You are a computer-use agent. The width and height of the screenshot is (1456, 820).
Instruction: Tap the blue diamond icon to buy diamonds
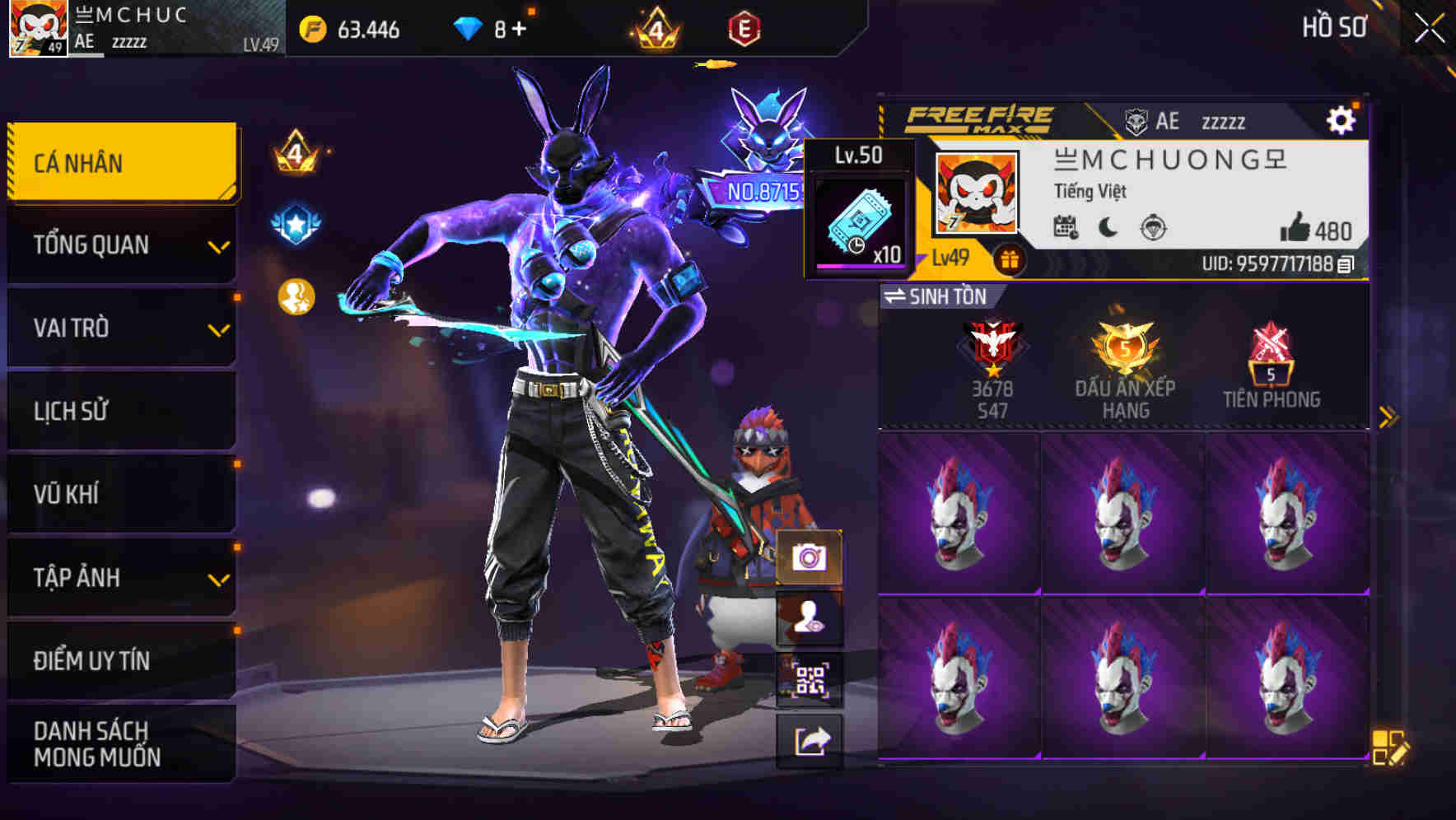click(467, 30)
